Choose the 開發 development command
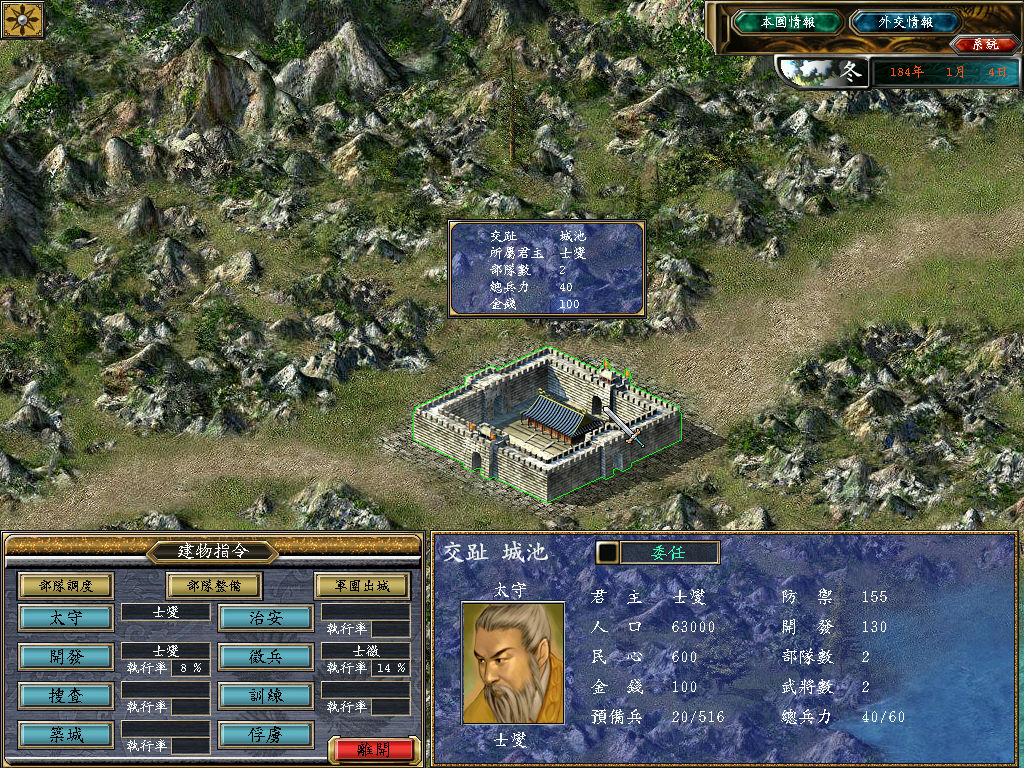The image size is (1024, 768). pos(66,656)
